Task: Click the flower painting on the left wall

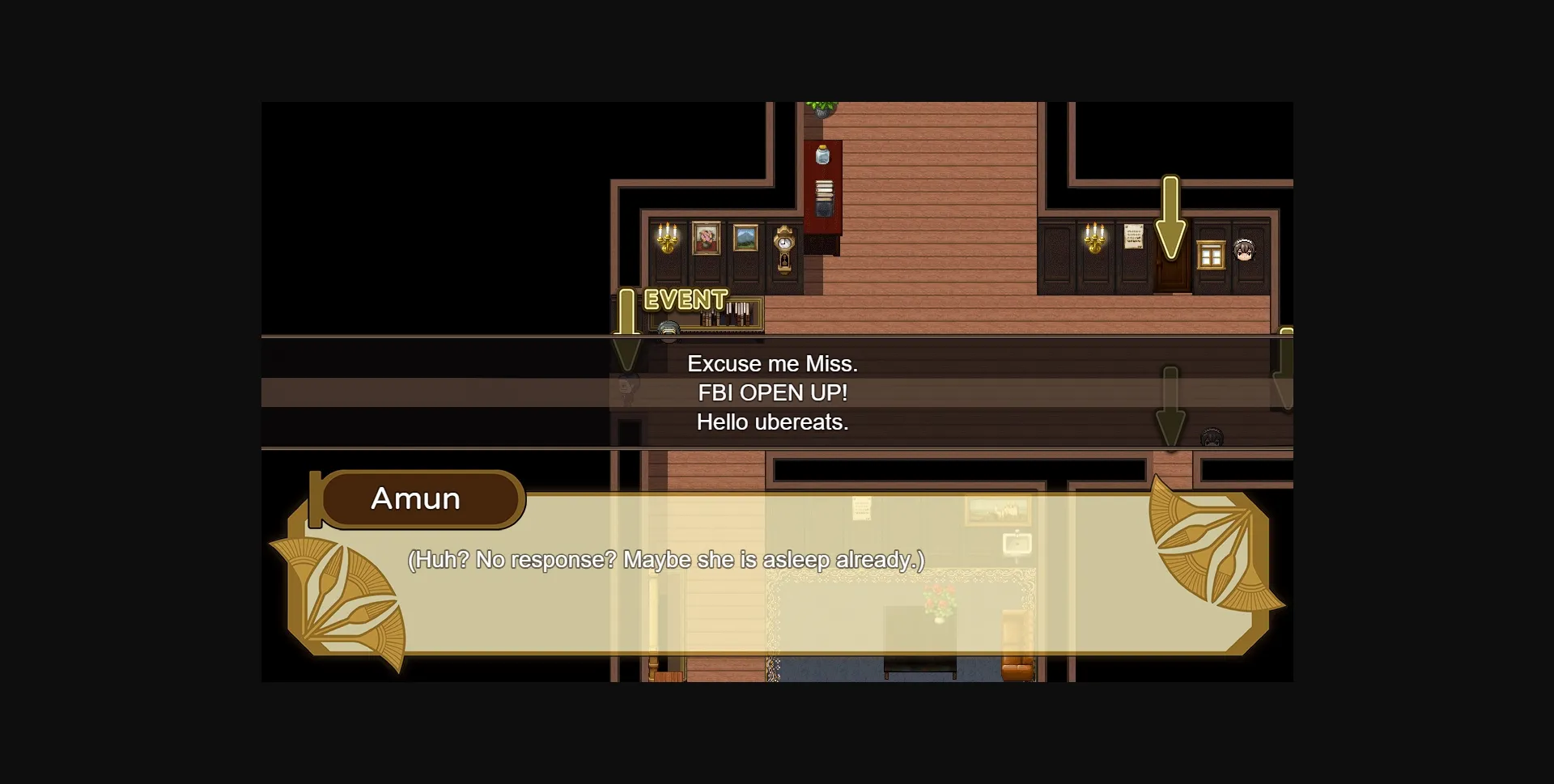Action: (x=707, y=239)
